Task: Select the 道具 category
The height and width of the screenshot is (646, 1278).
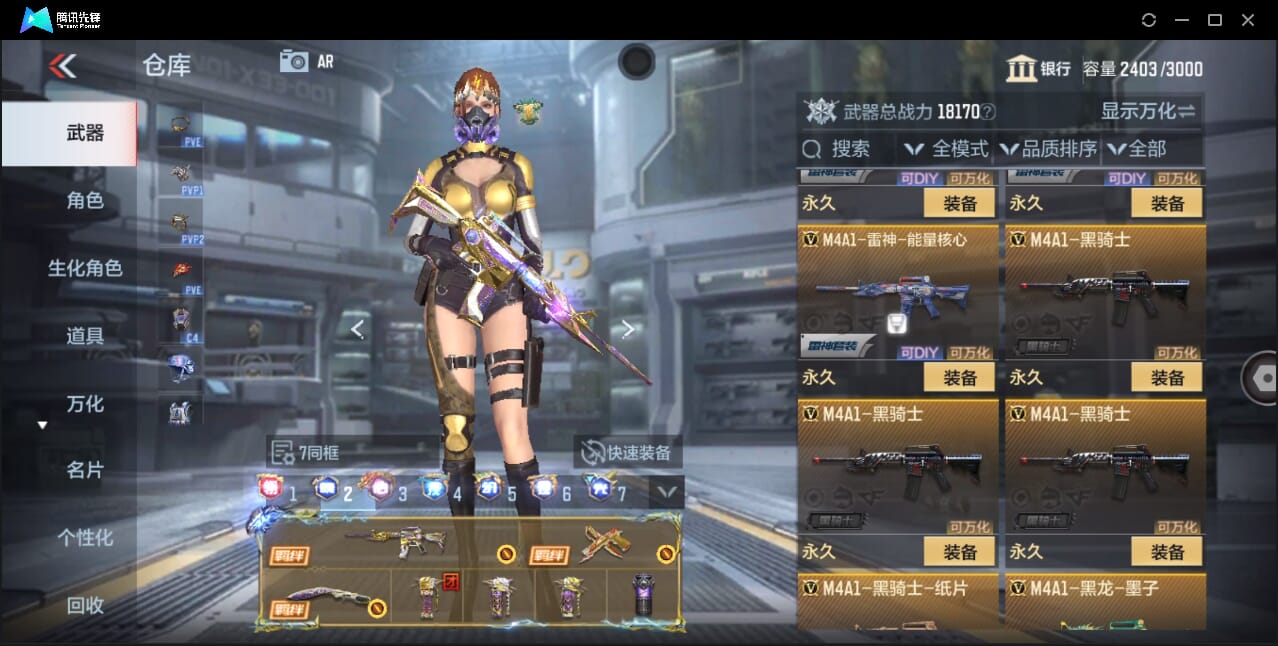Action: coord(85,336)
